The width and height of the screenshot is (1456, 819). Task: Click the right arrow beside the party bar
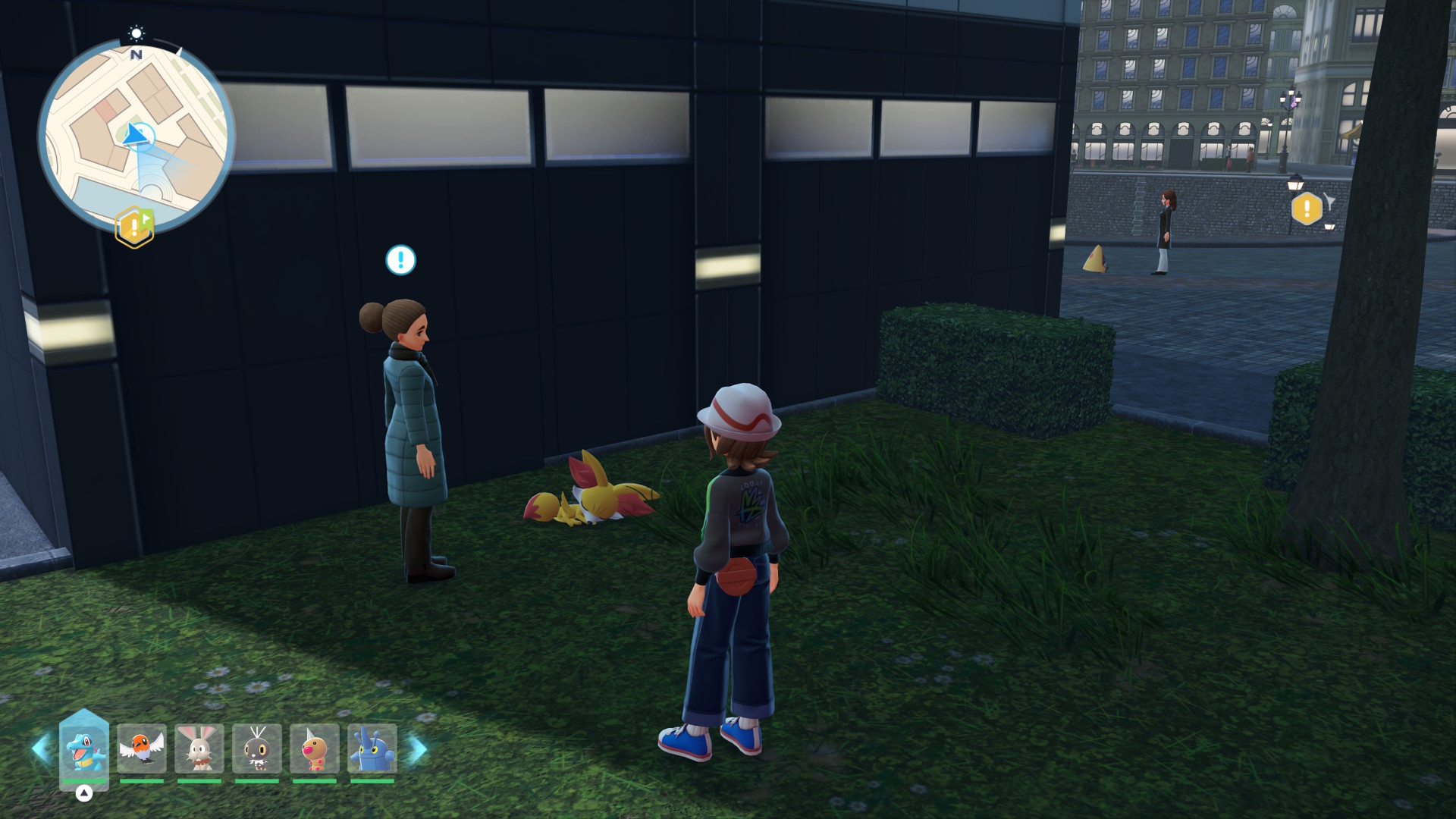click(x=418, y=749)
